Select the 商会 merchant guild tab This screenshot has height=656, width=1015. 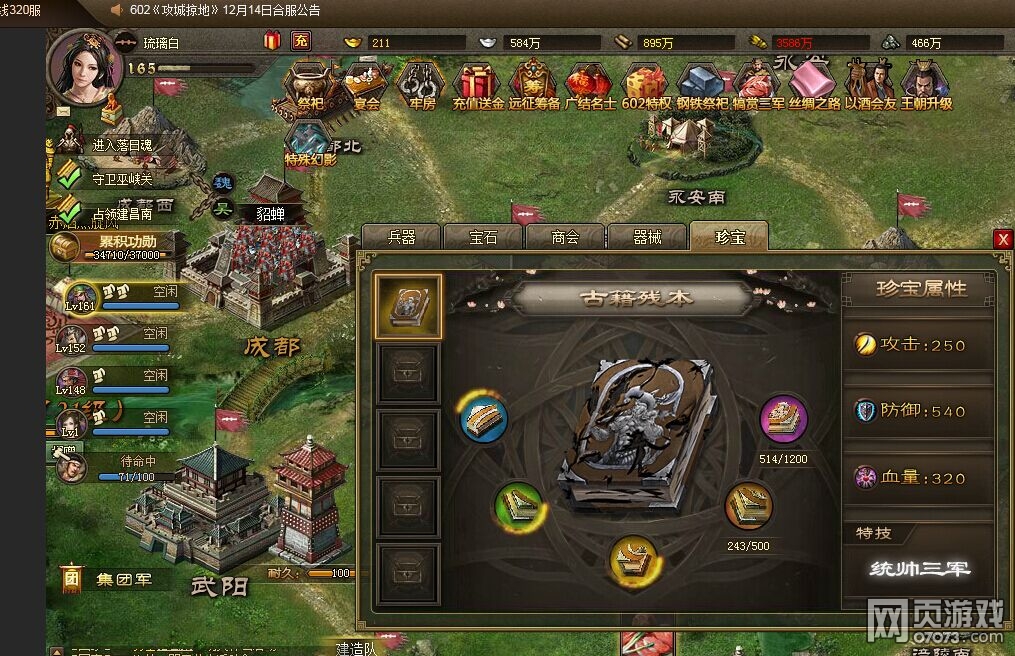pos(565,237)
